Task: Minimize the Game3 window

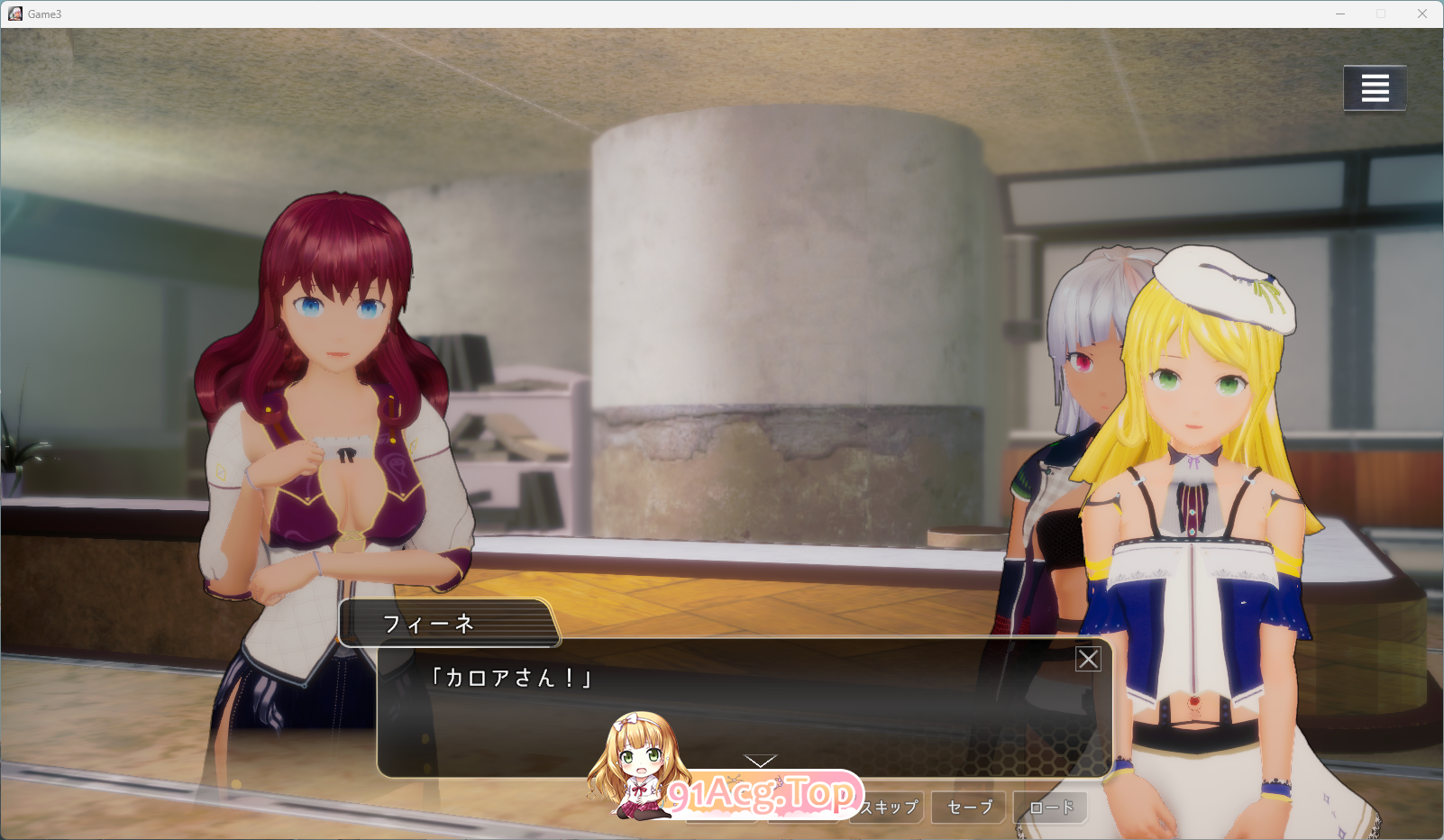Action: 1342,14
